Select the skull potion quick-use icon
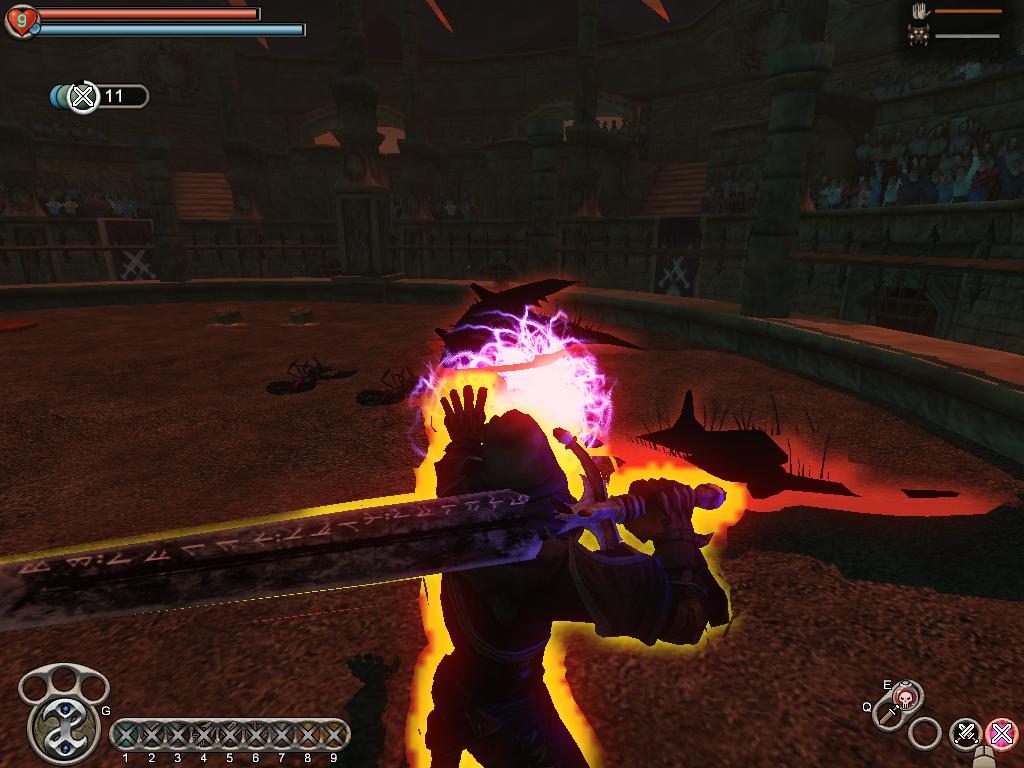 [906, 697]
